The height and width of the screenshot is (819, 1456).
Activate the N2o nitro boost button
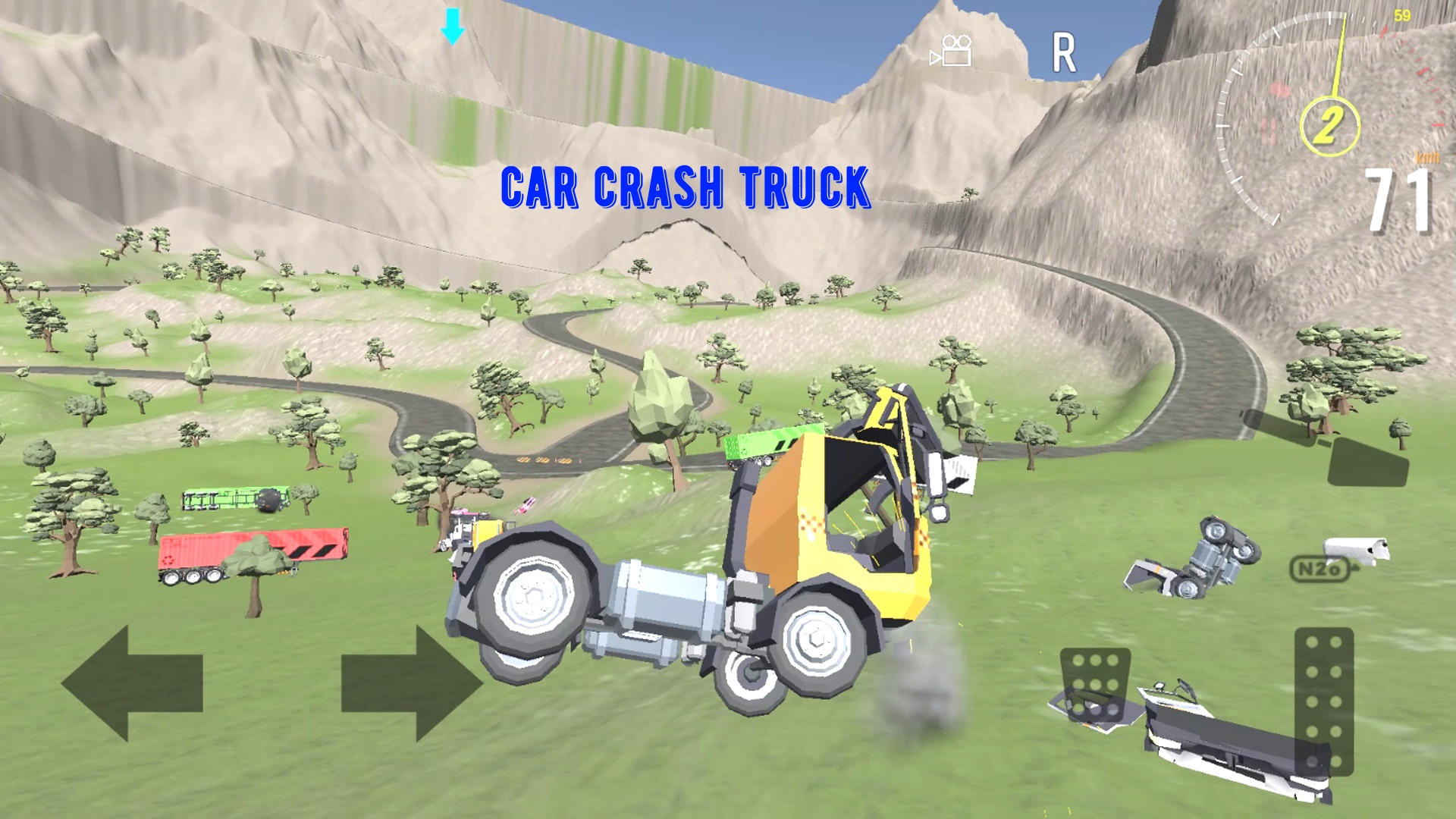pyautogui.click(x=1319, y=568)
